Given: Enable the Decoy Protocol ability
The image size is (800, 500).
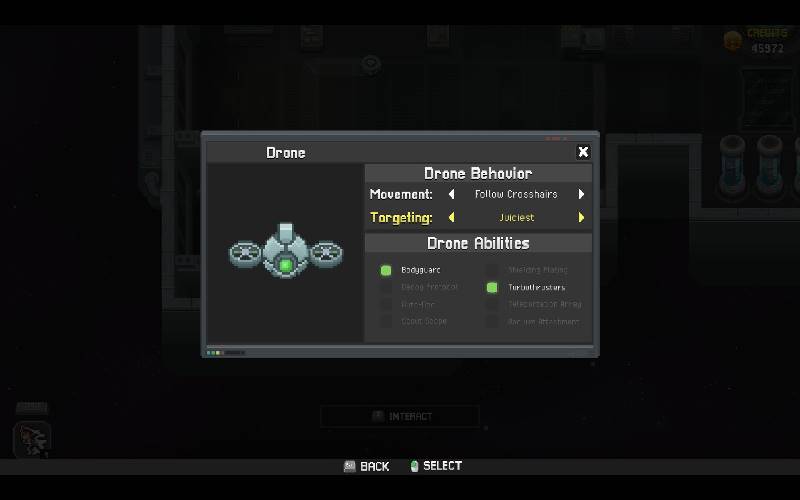Looking at the screenshot, I should click(x=386, y=287).
